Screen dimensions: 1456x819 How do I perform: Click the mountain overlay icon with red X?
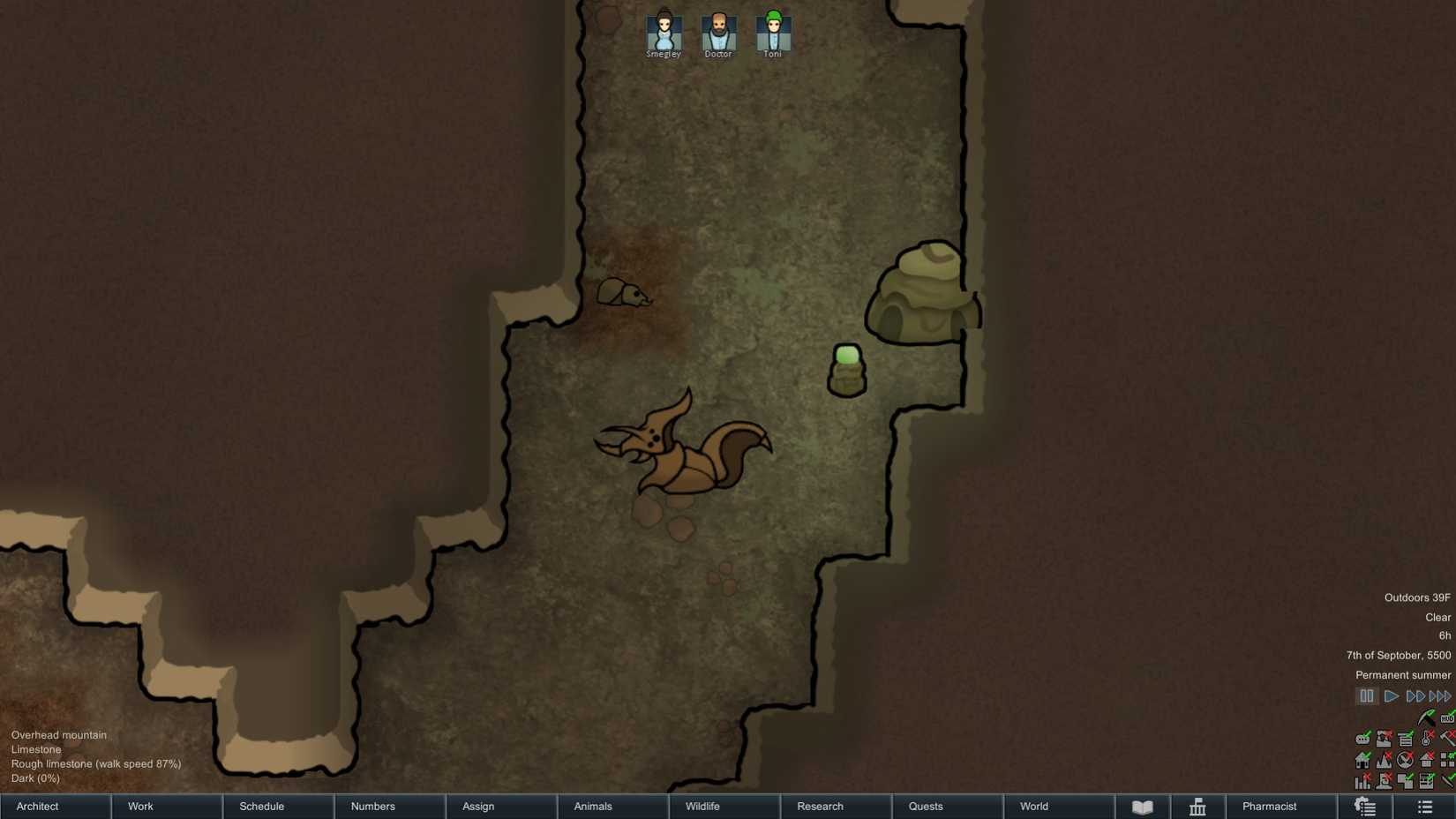tap(1384, 760)
